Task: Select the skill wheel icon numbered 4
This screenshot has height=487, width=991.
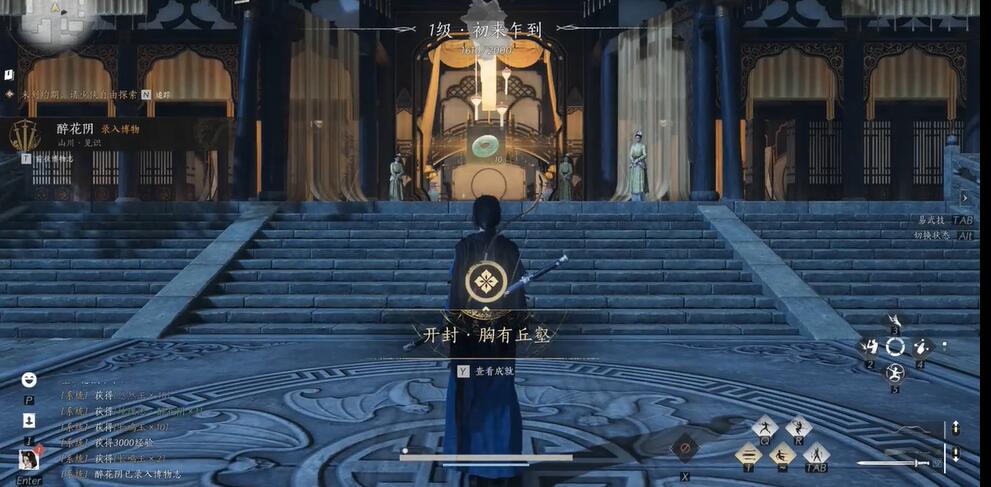Action: 921,347
